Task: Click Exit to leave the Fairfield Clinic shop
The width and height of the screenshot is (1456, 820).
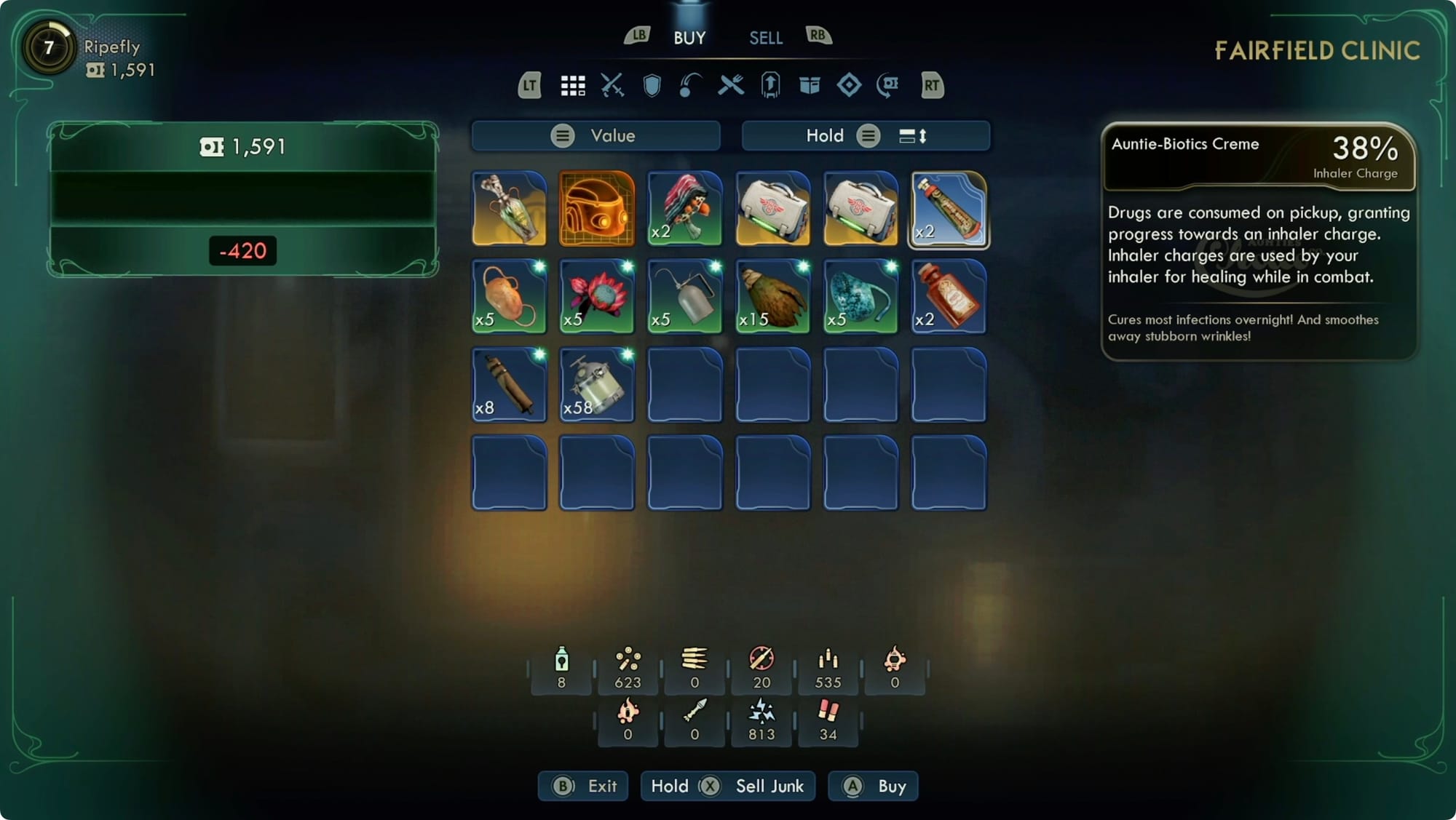Action: click(x=582, y=786)
